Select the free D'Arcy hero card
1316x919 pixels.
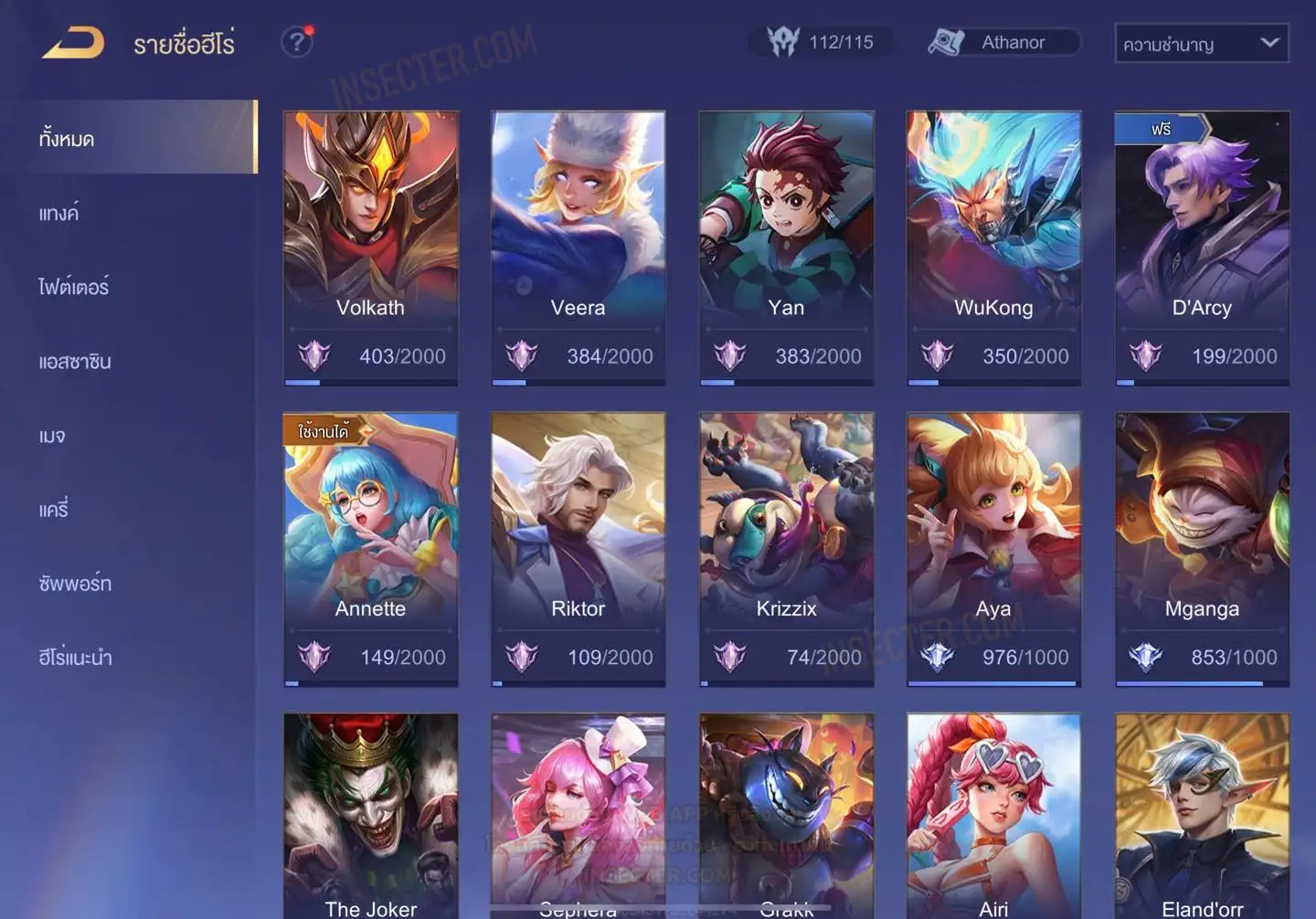(x=1202, y=247)
